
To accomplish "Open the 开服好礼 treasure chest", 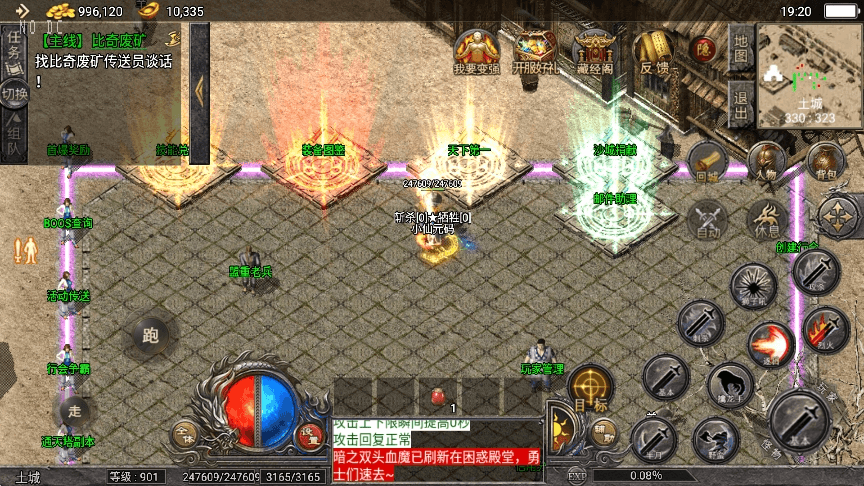I will (x=535, y=52).
